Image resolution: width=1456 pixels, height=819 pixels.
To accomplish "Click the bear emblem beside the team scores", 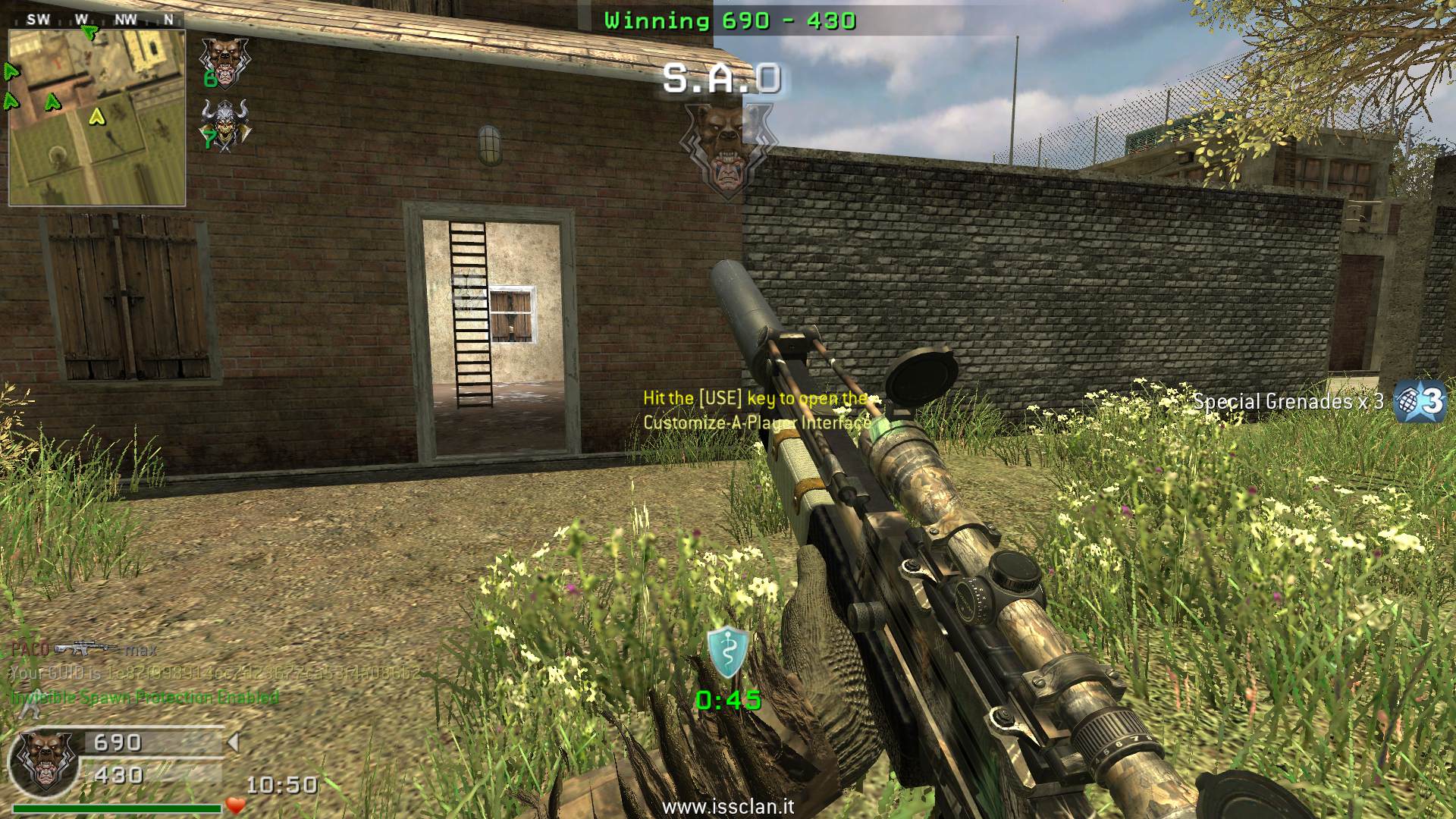I will coord(44,760).
